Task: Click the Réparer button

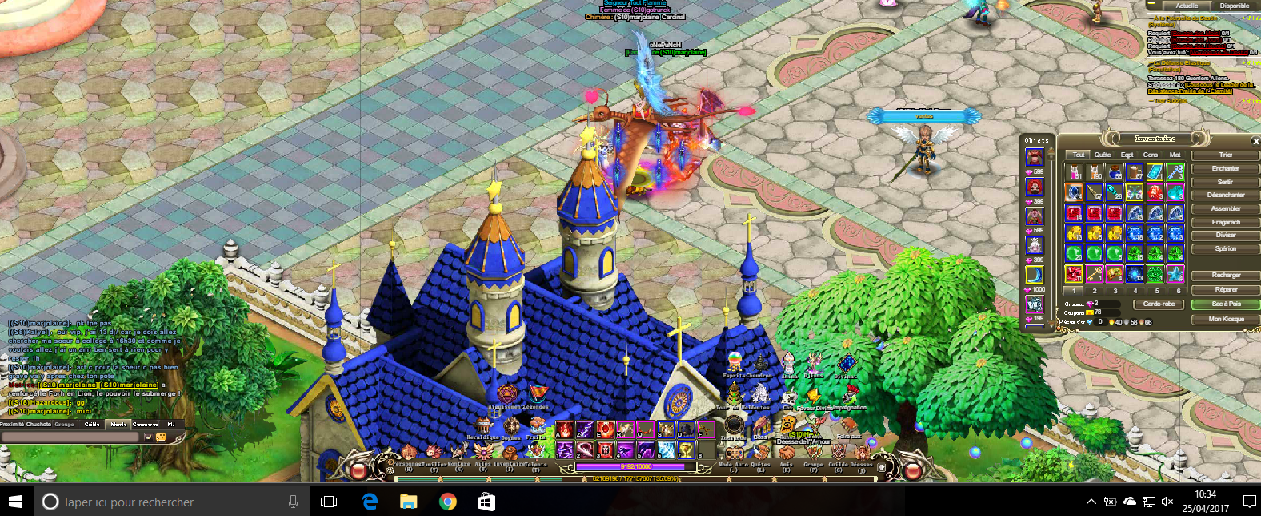Action: (x=1226, y=288)
